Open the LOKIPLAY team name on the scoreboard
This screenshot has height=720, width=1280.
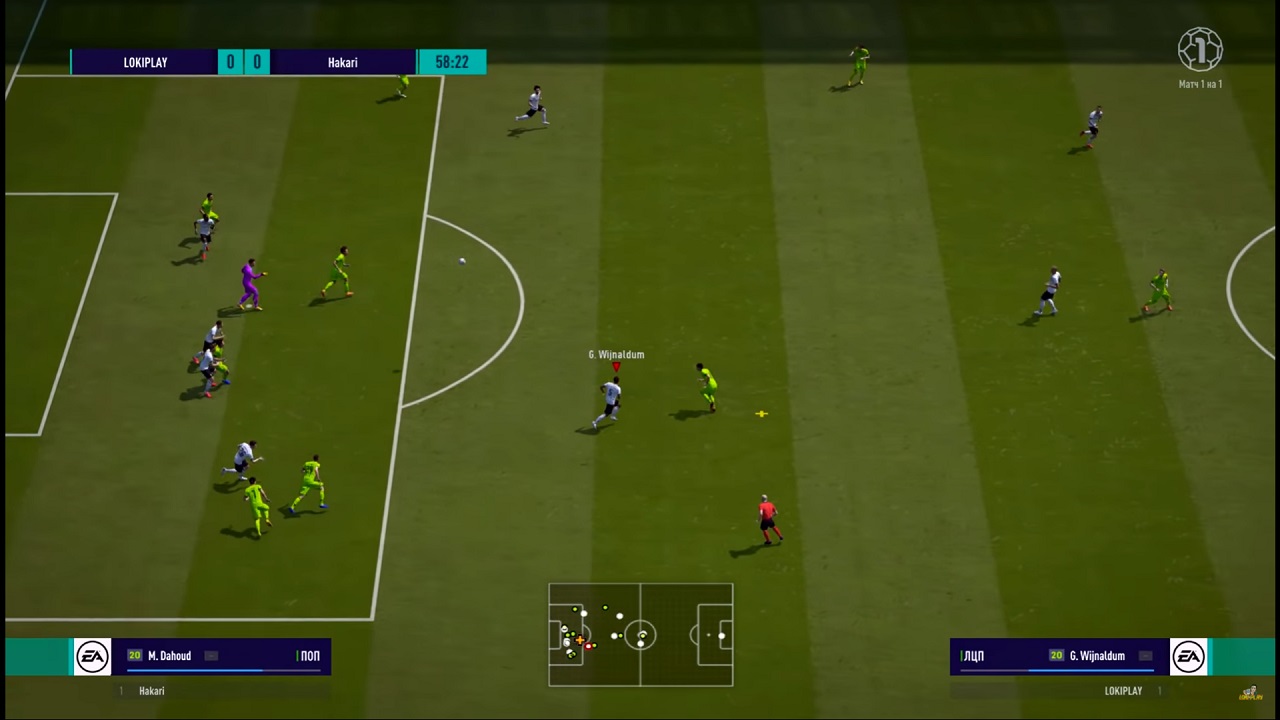tap(145, 62)
